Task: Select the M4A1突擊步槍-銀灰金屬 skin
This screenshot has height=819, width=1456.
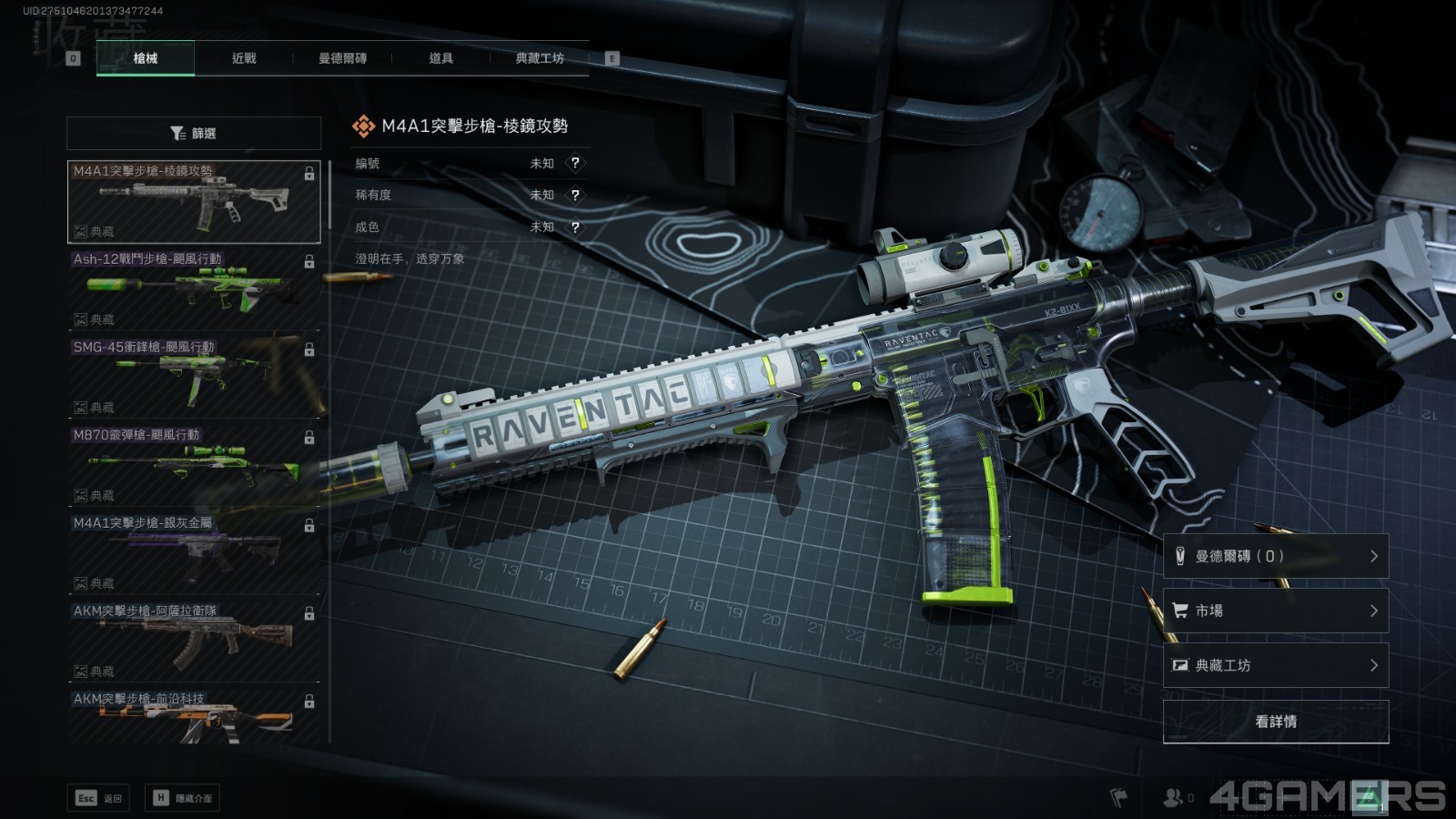Action: (x=194, y=554)
